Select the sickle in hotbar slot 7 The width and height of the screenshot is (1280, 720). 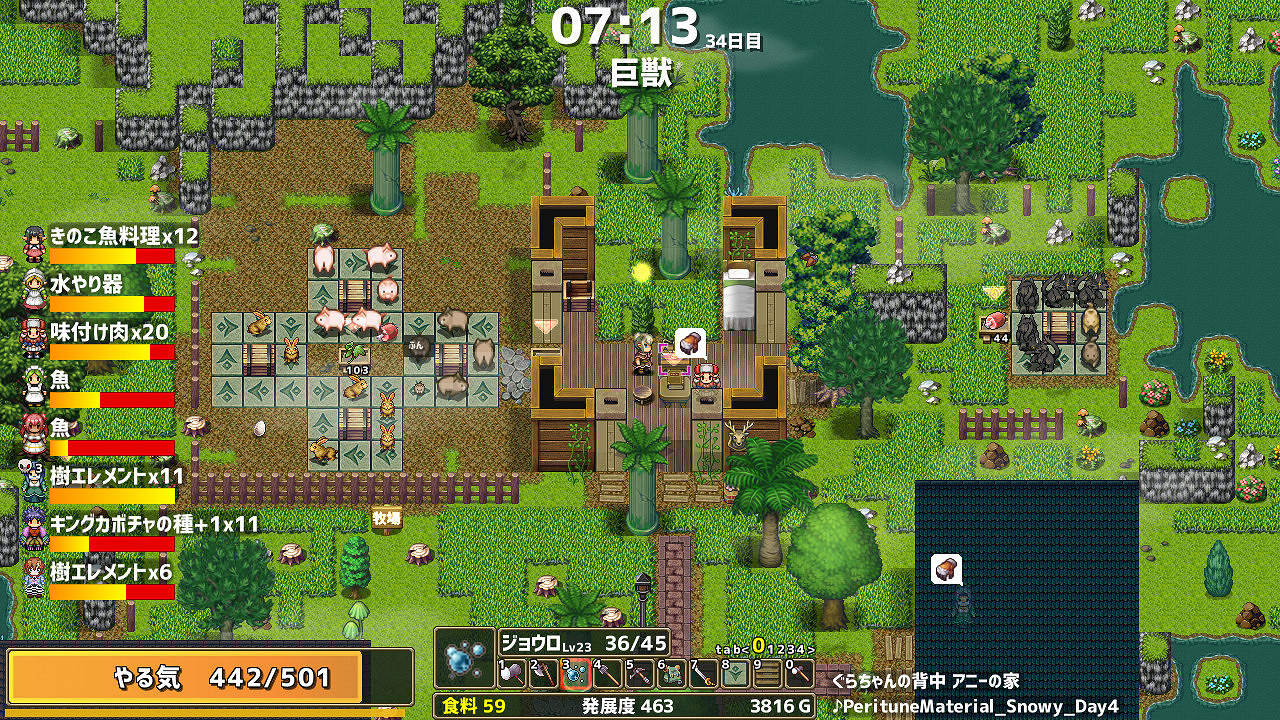(x=703, y=674)
